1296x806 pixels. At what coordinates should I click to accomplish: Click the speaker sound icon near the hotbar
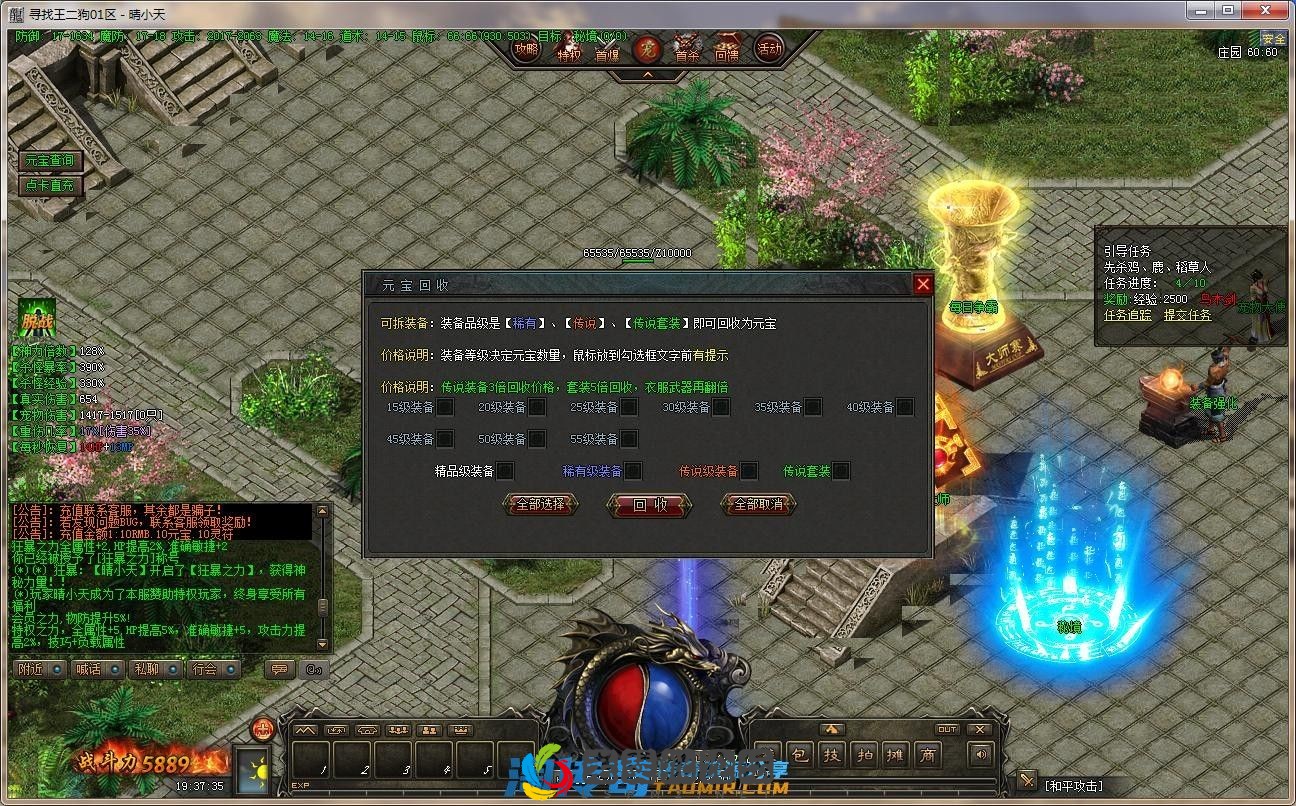click(981, 755)
